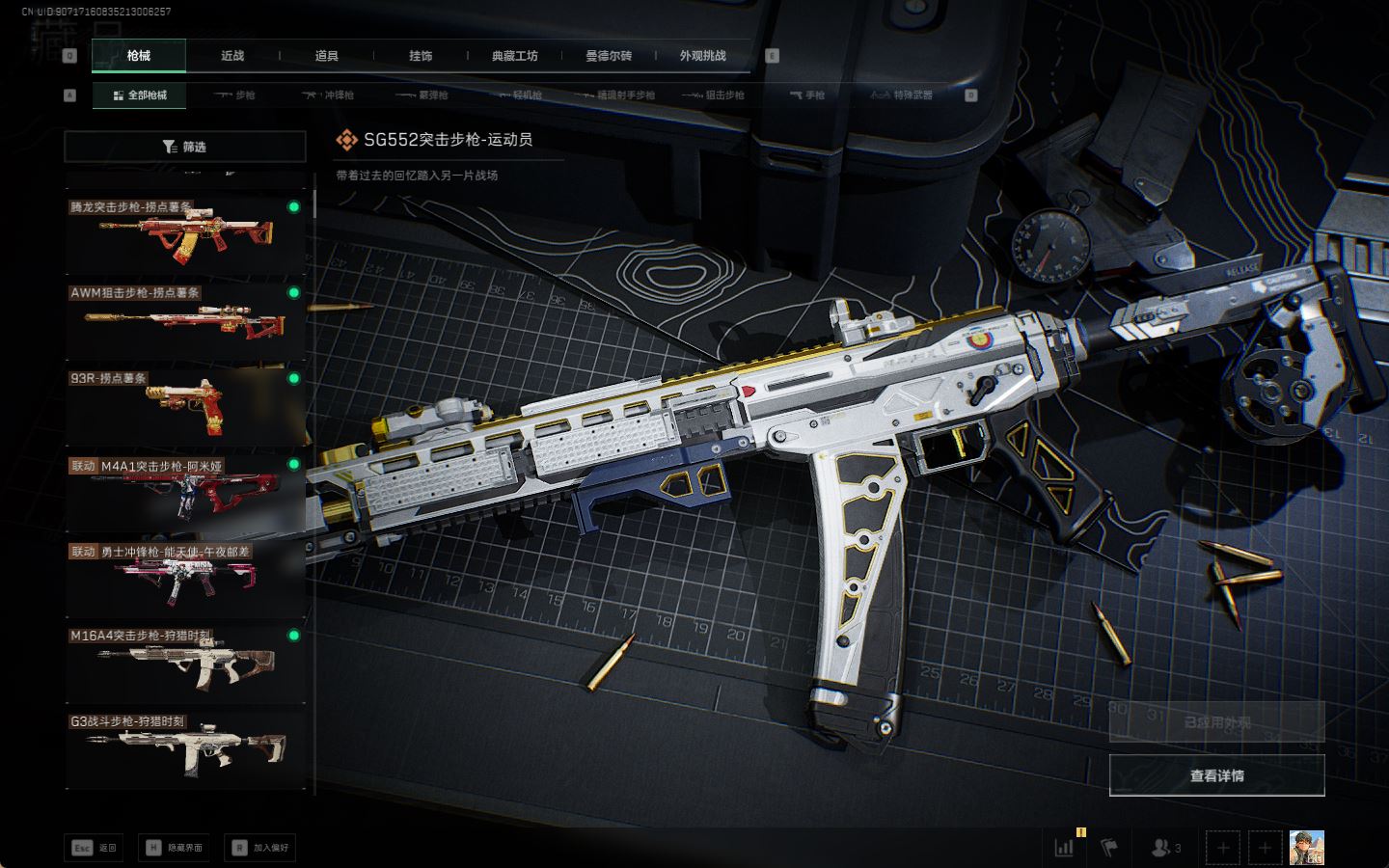Open the 曼德尔砖 tab
The image size is (1389, 868).
point(609,56)
